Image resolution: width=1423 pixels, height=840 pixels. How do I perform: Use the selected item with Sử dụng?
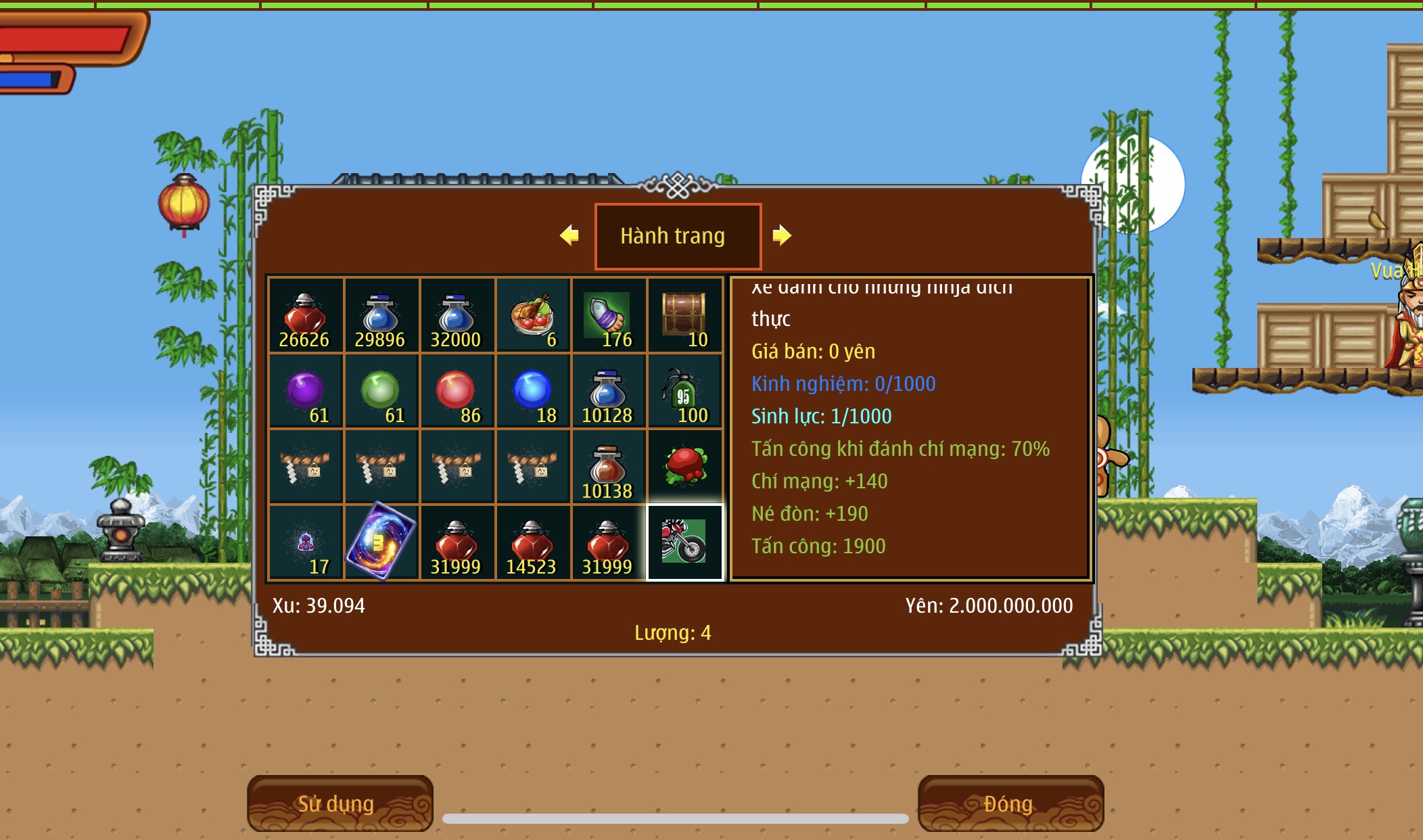340,803
